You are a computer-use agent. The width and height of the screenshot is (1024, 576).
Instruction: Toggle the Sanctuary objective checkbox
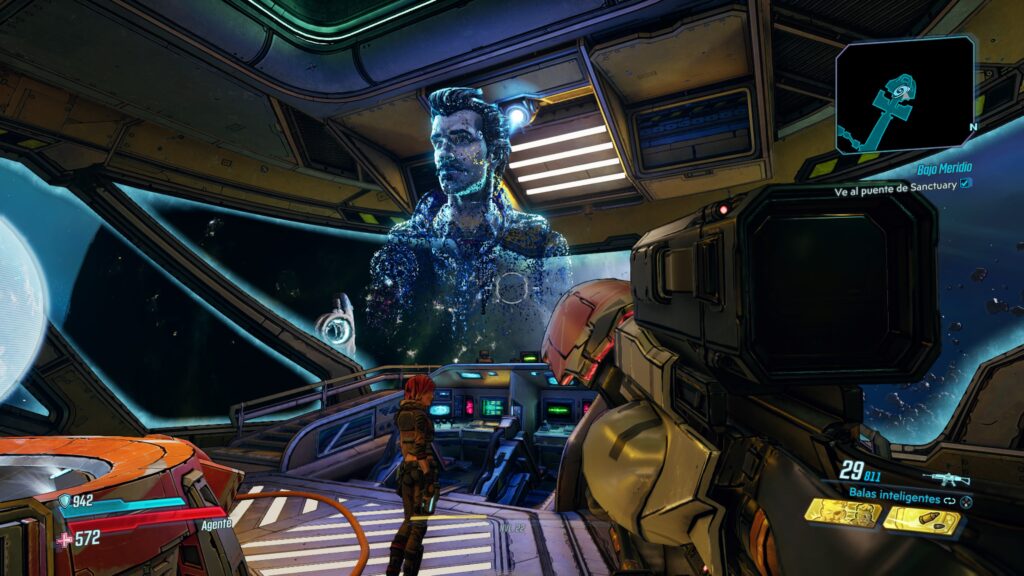tap(965, 184)
